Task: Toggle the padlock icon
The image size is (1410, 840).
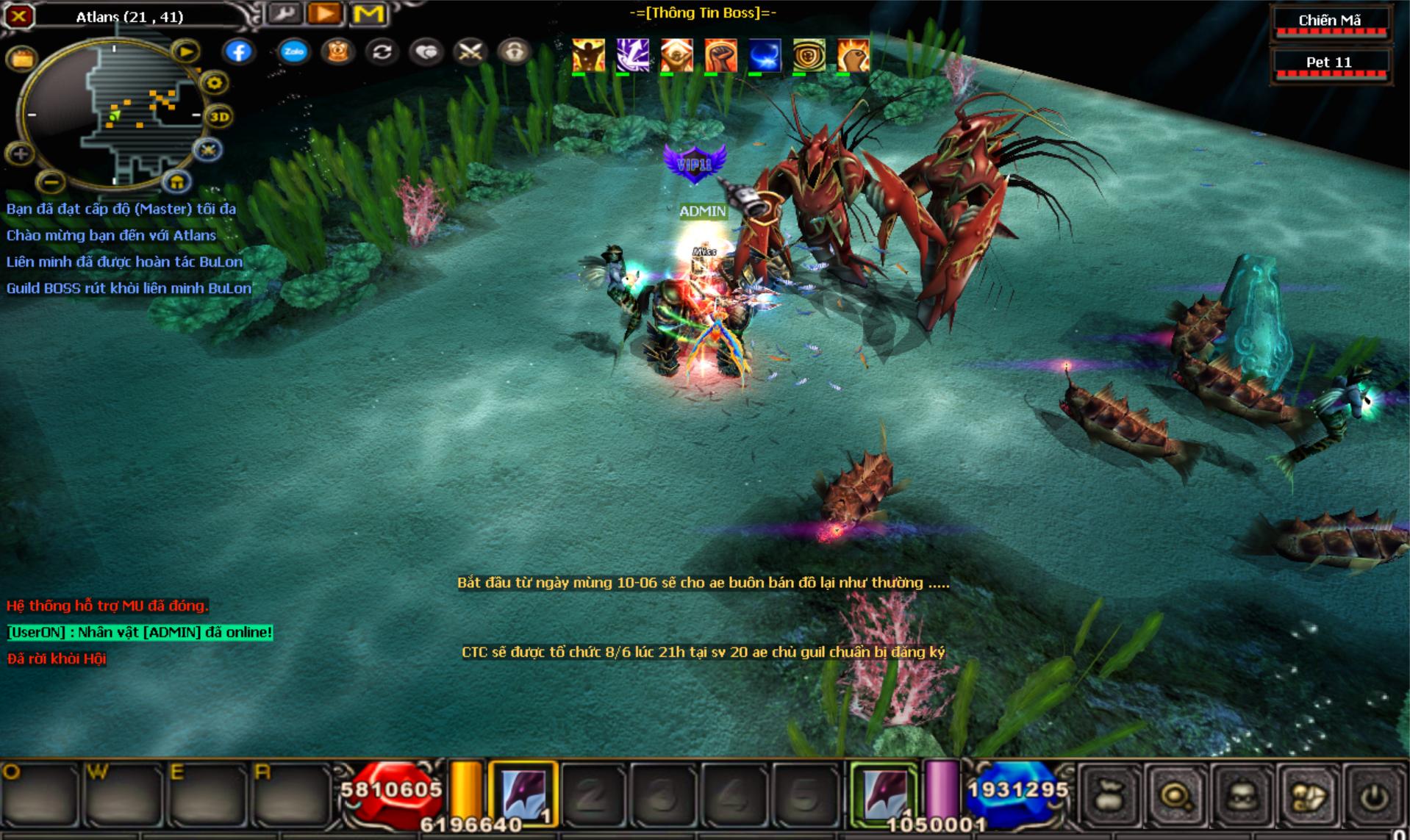Action: [514, 51]
